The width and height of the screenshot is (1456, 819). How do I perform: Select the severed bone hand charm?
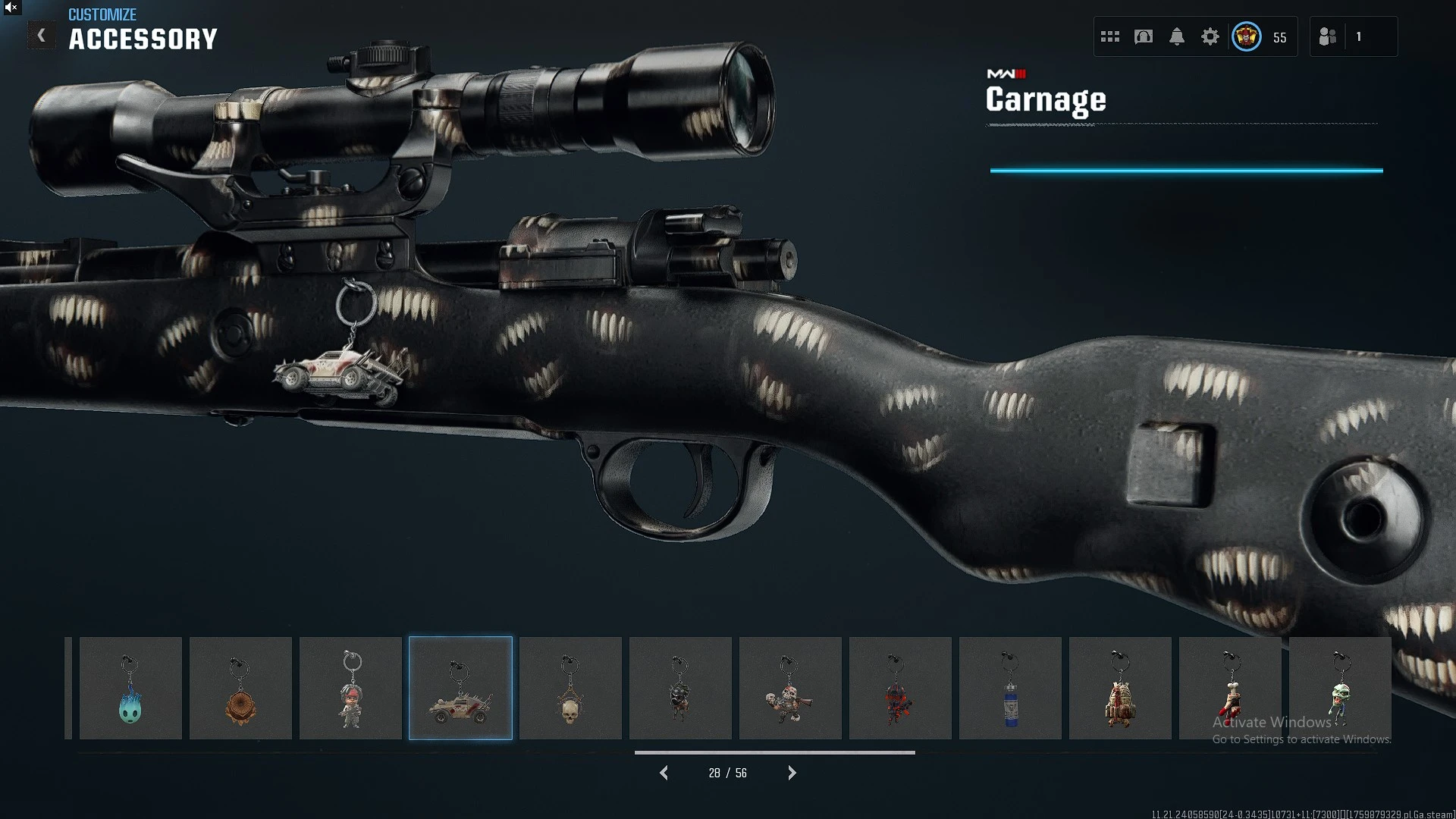[1230, 689]
